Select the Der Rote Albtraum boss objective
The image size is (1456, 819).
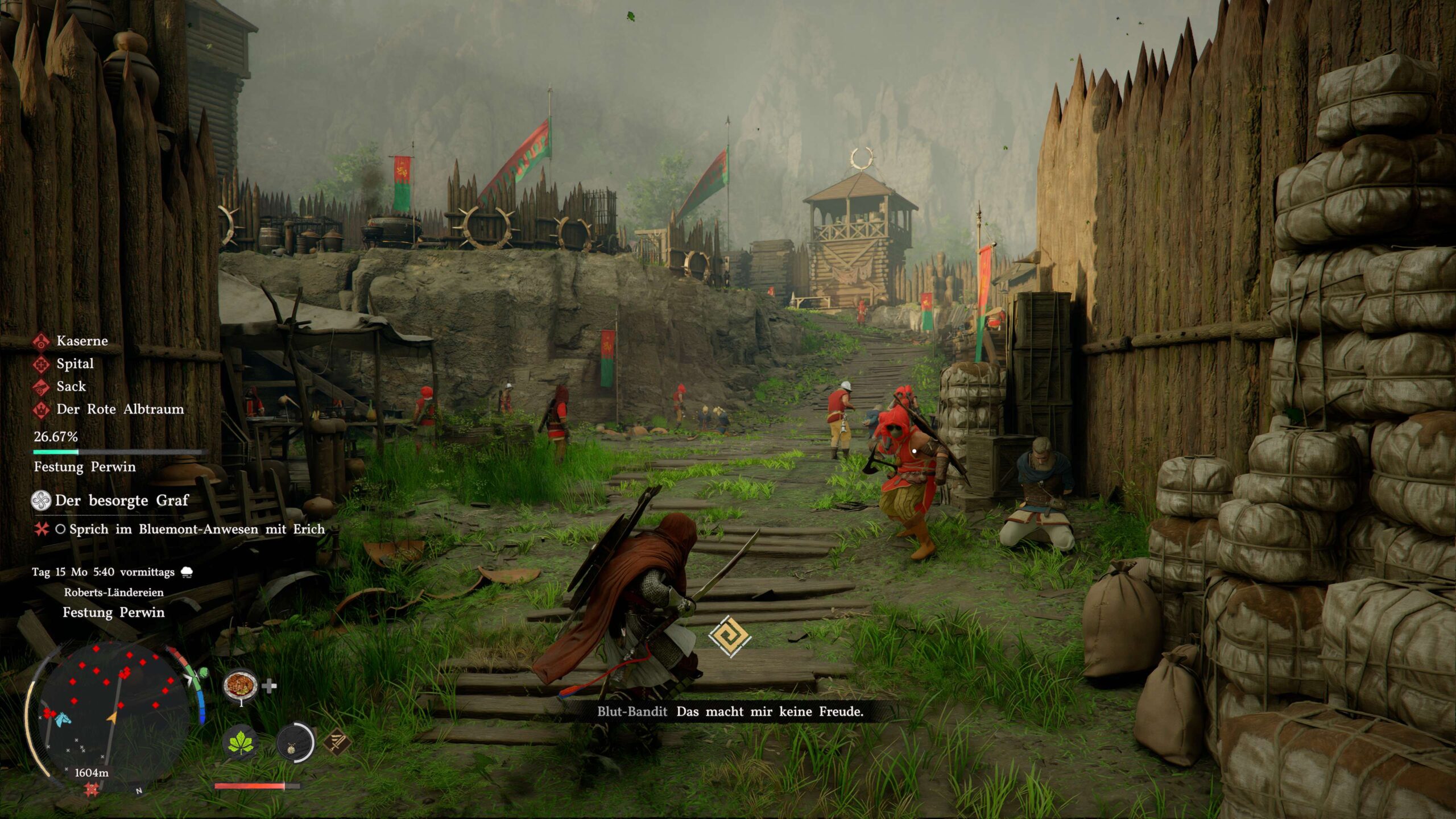(119, 409)
